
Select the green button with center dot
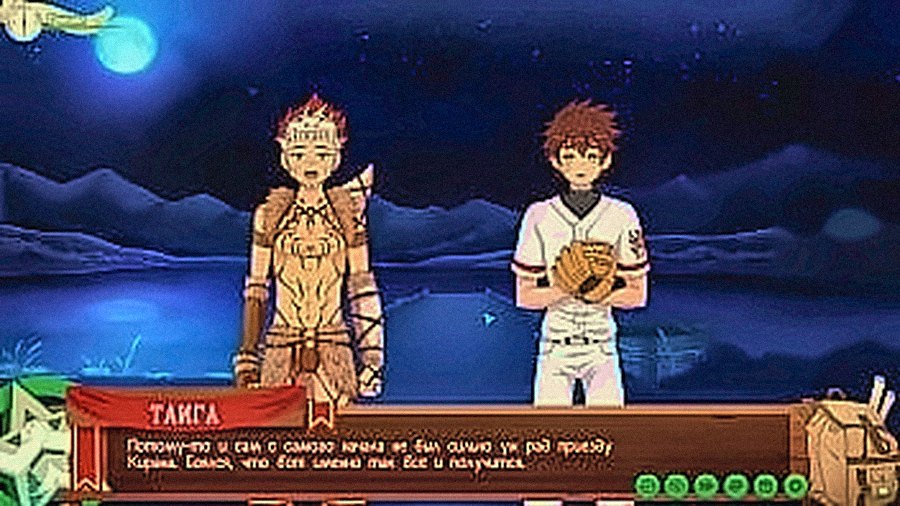point(795,486)
